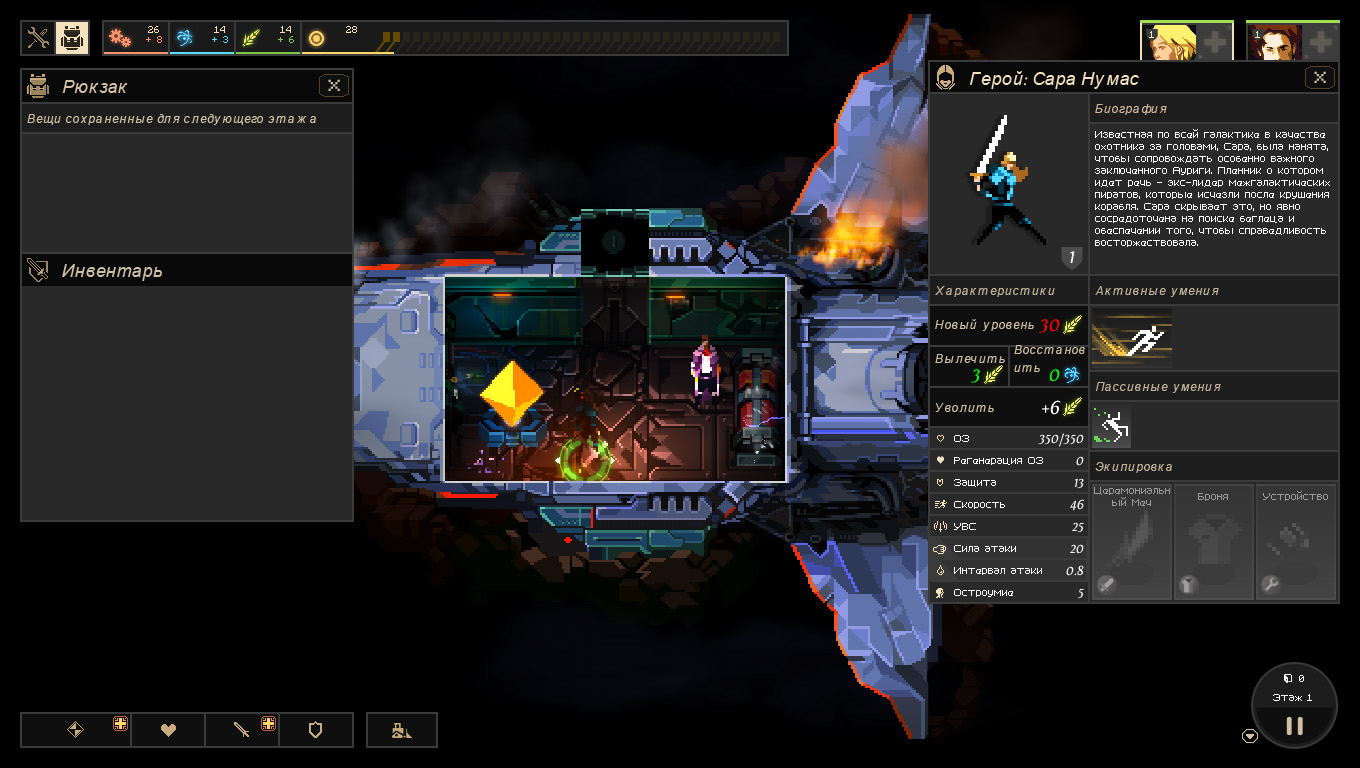The width and height of the screenshot is (1360, 768).
Task: Activate the running figure active skill
Action: coord(1132,338)
